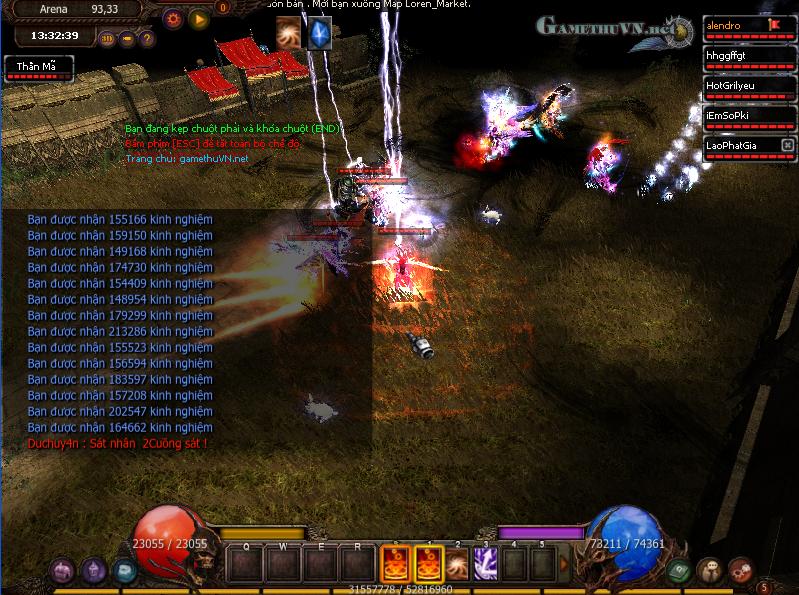Activate the swirl skill in slot 2

[x=457, y=563]
